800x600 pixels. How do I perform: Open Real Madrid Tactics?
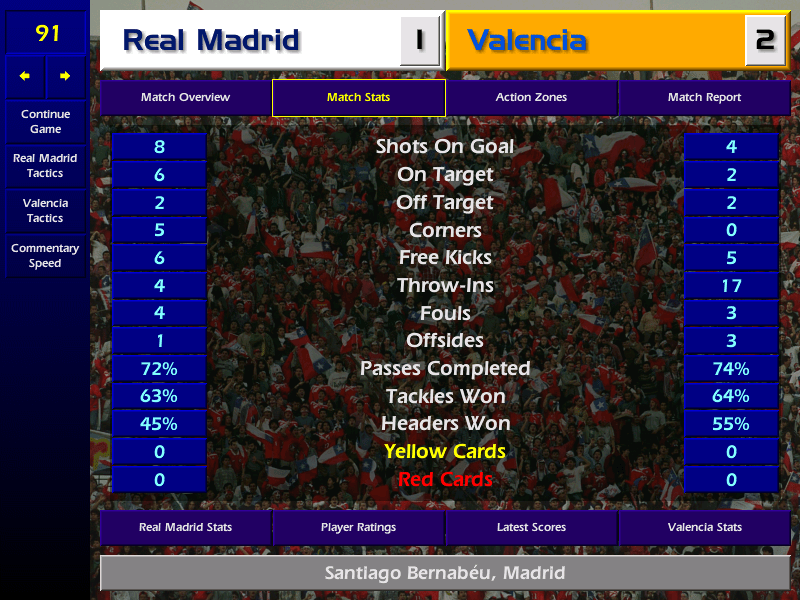pyautogui.click(x=45, y=166)
